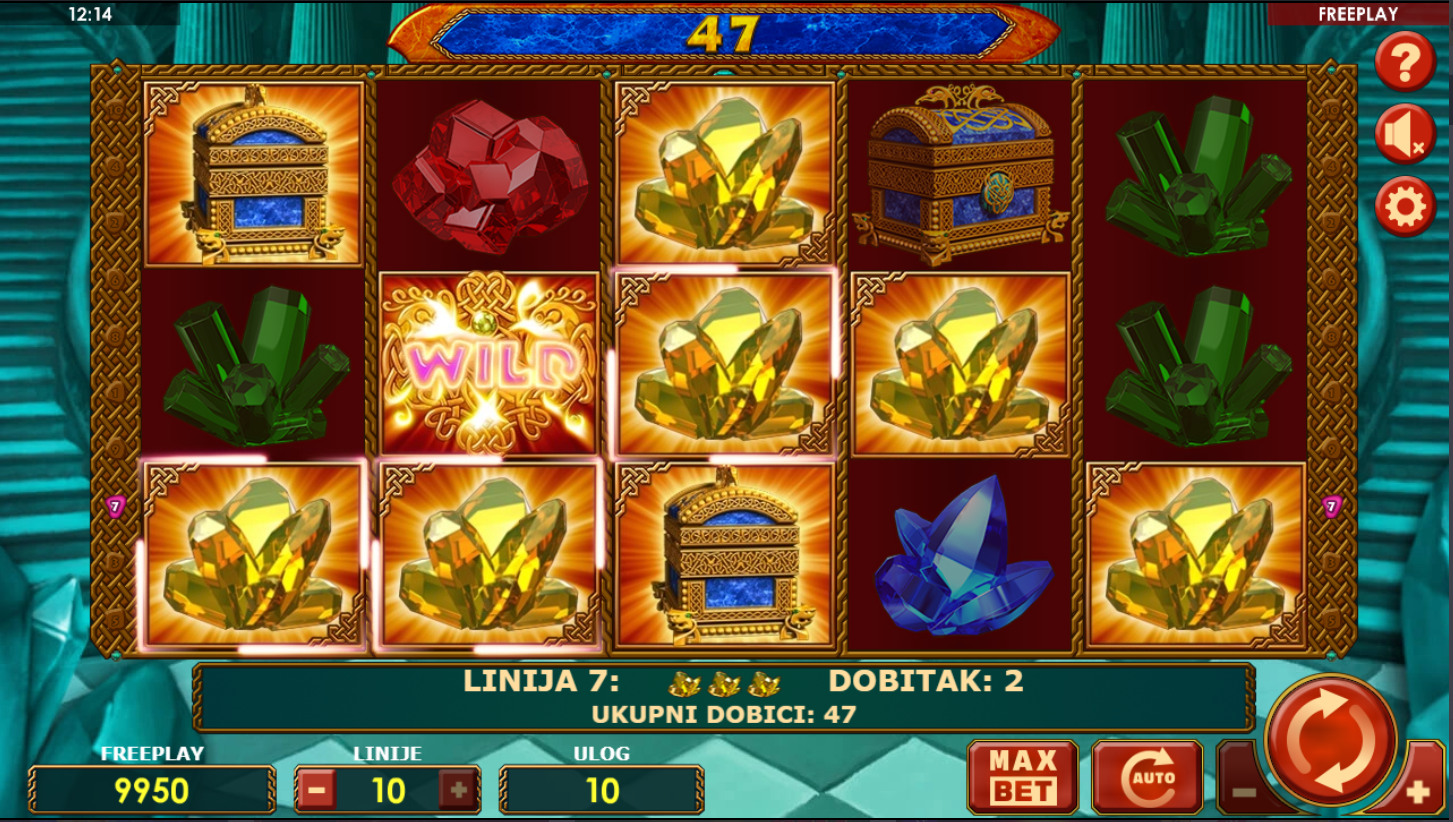Viewport: 1453px width, 822px height.
Task: Open the help question mark button
Action: [1405, 62]
